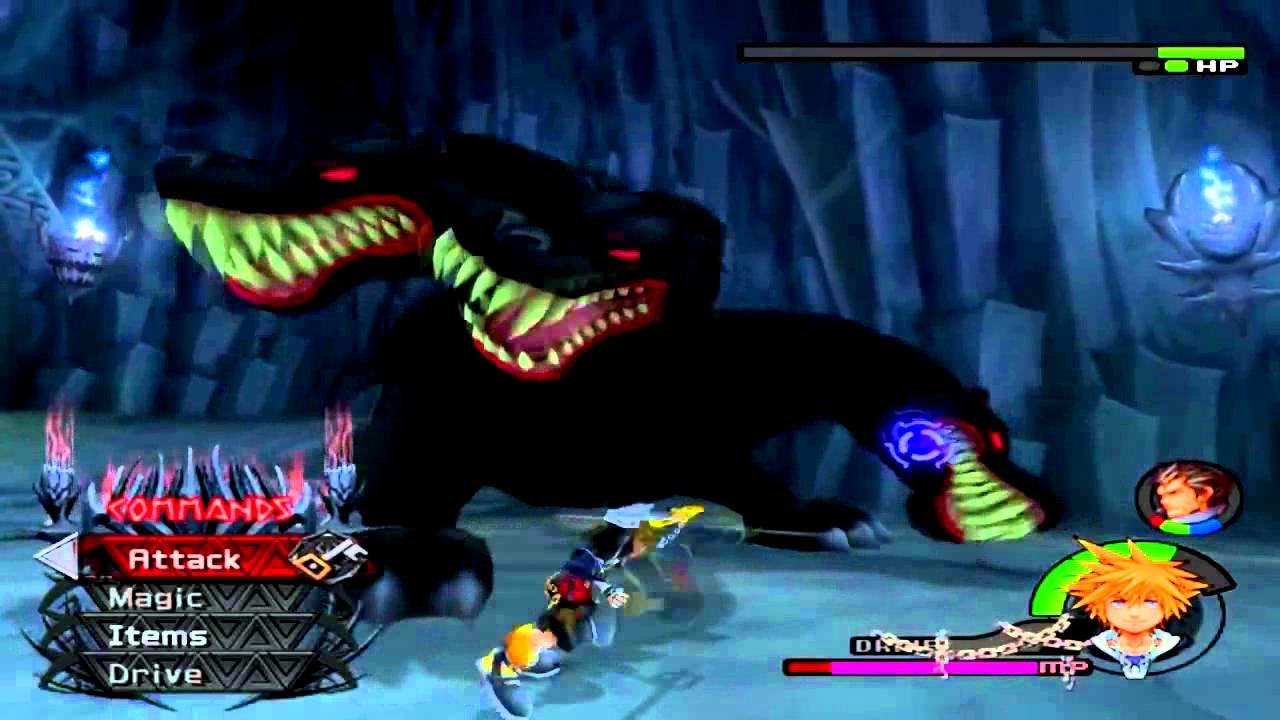Open the Magic command menu
Viewport: 1280px width, 720px height.
[x=160, y=598]
